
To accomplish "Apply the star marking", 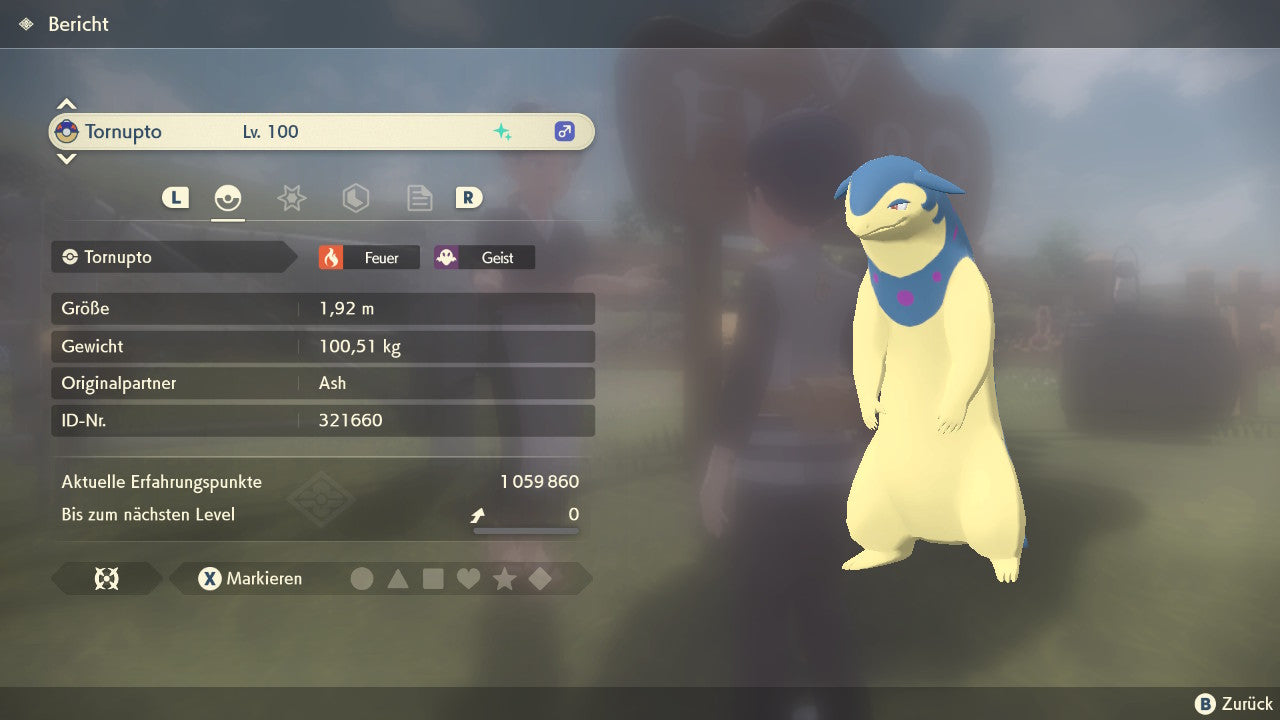I will coord(504,578).
